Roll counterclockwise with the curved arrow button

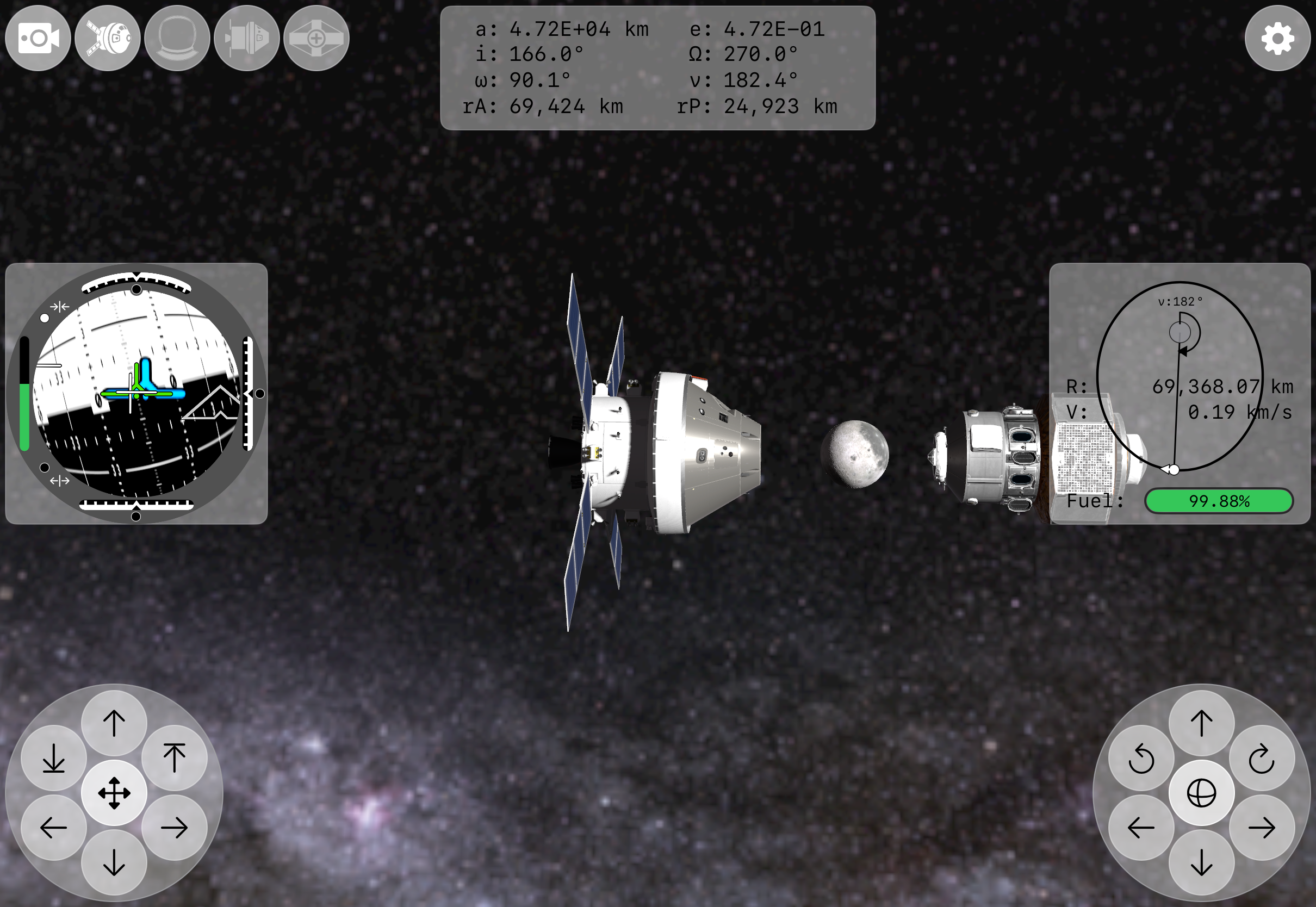(1141, 758)
